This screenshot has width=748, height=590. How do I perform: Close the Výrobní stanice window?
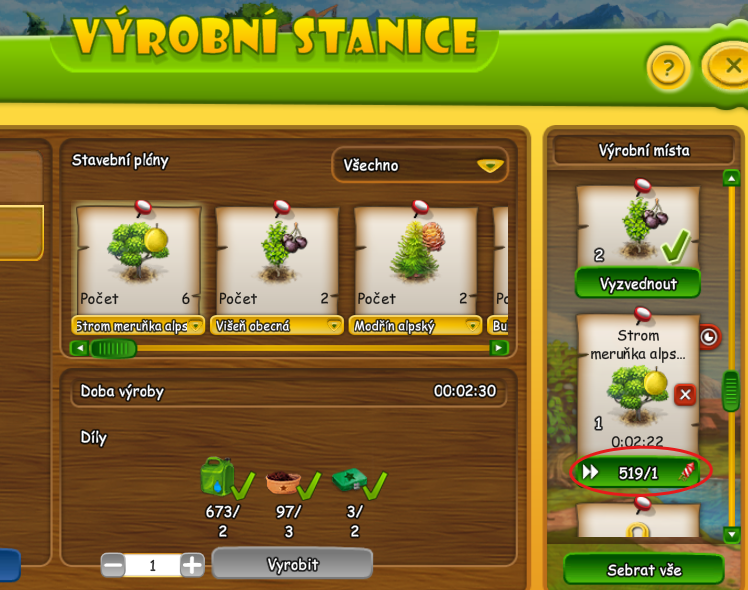click(x=731, y=67)
